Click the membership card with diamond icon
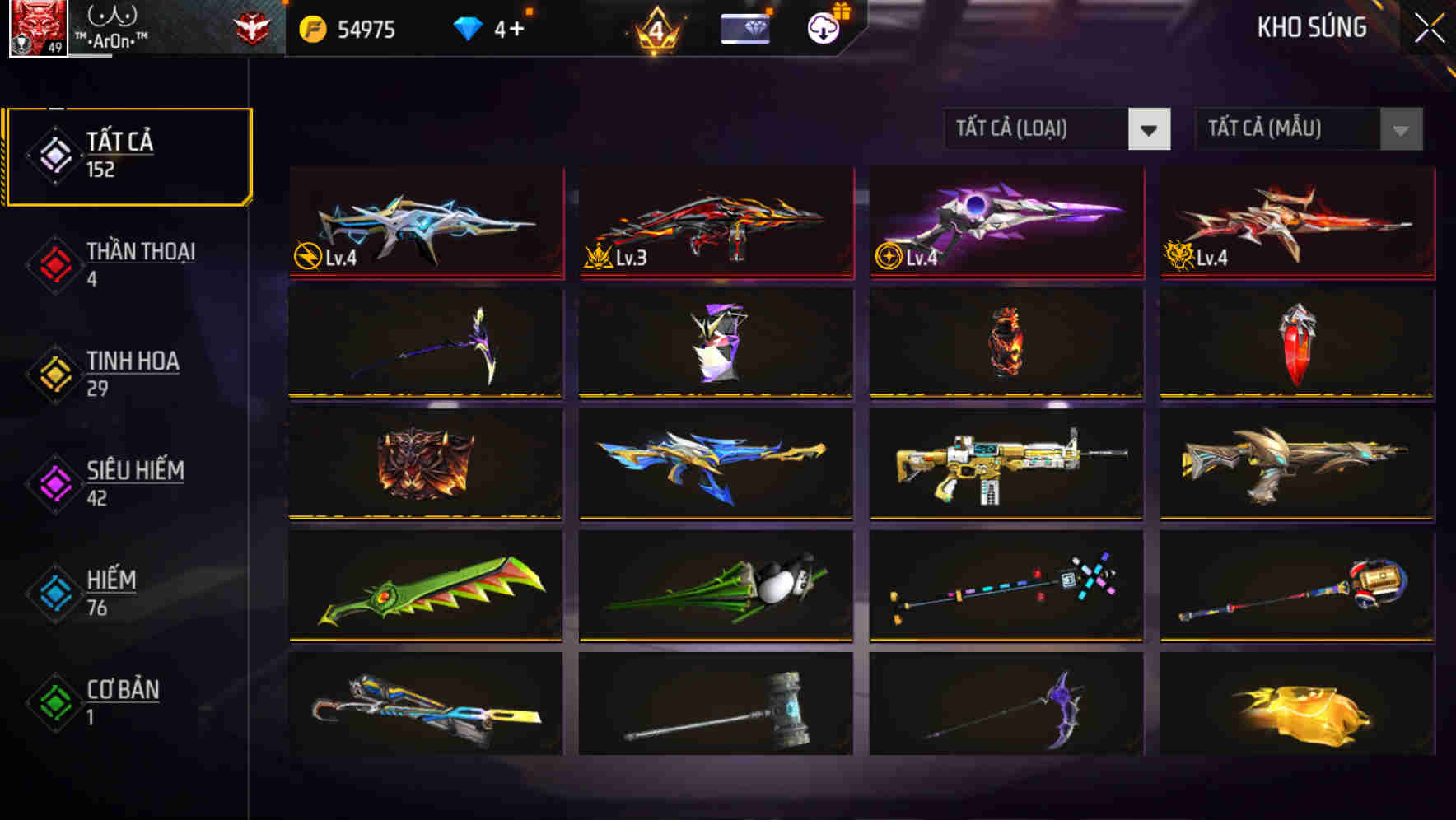 pyautogui.click(x=745, y=29)
